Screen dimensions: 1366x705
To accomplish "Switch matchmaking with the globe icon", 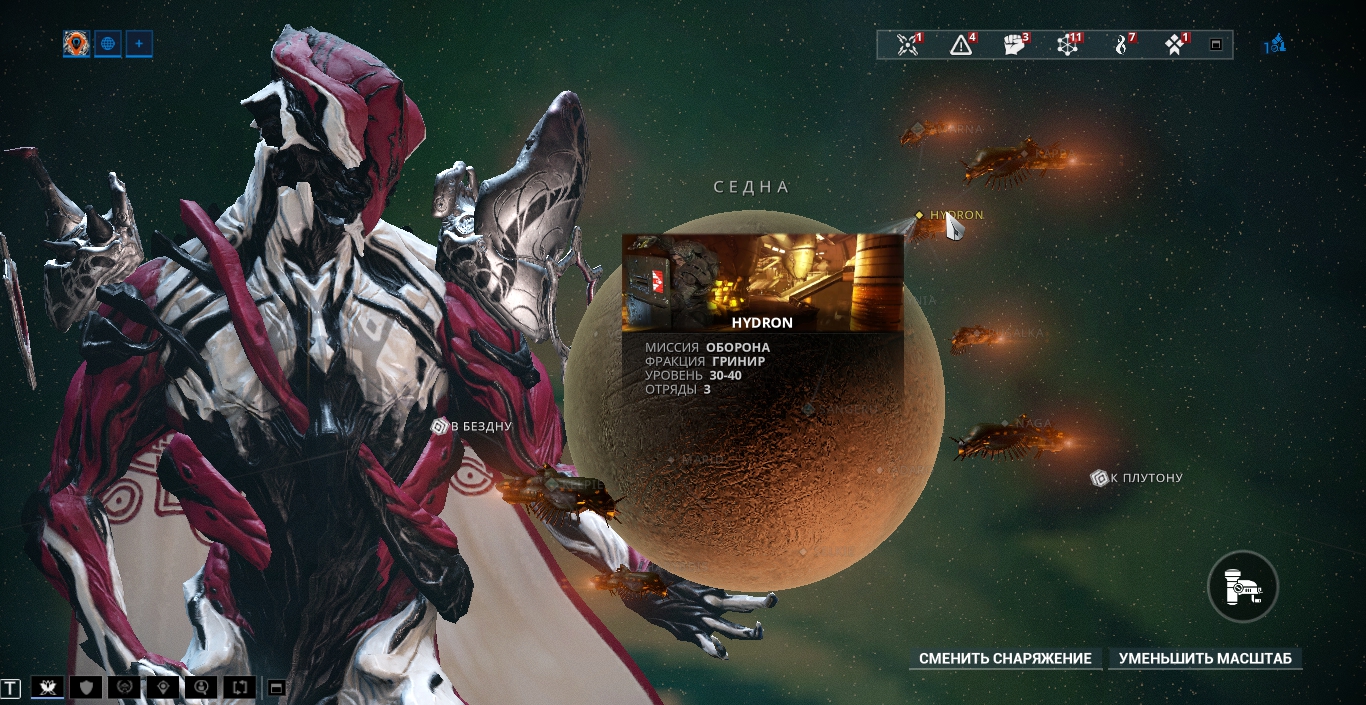I will 108,44.
